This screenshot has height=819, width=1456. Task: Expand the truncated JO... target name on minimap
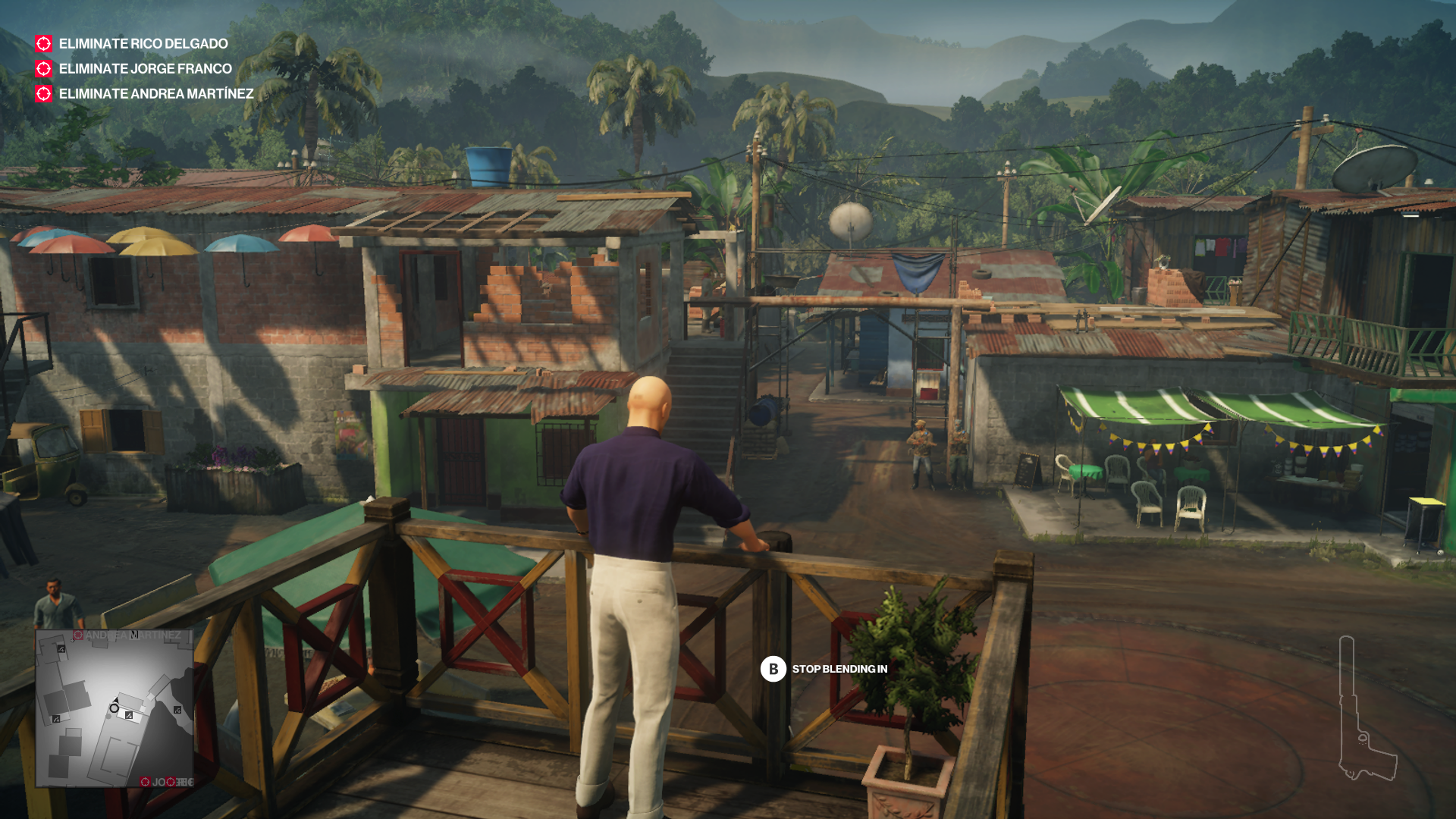(x=158, y=782)
